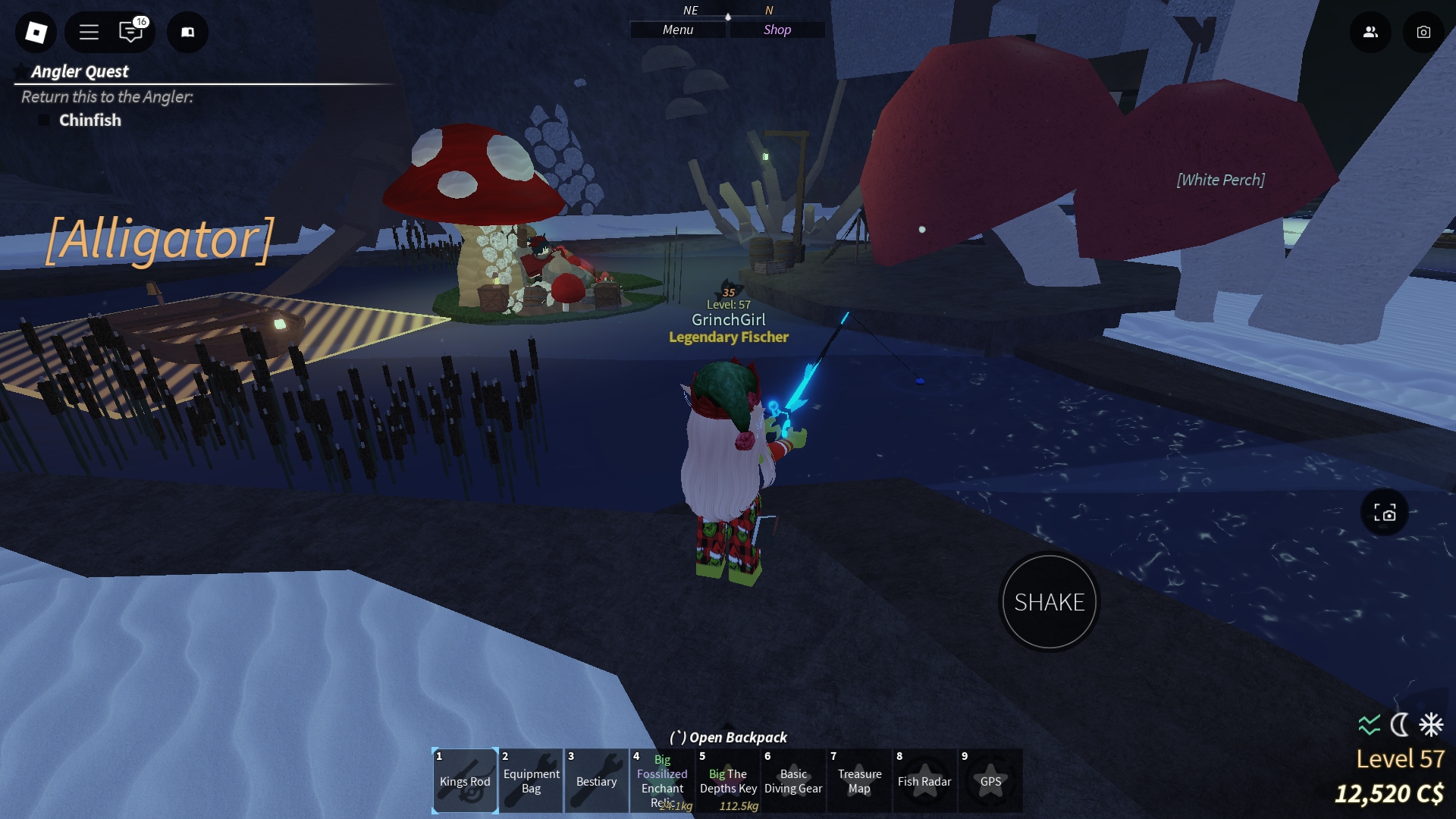The image size is (1456, 819).
Task: Click the screenshot camera icon top-right
Action: pyautogui.click(x=1423, y=33)
